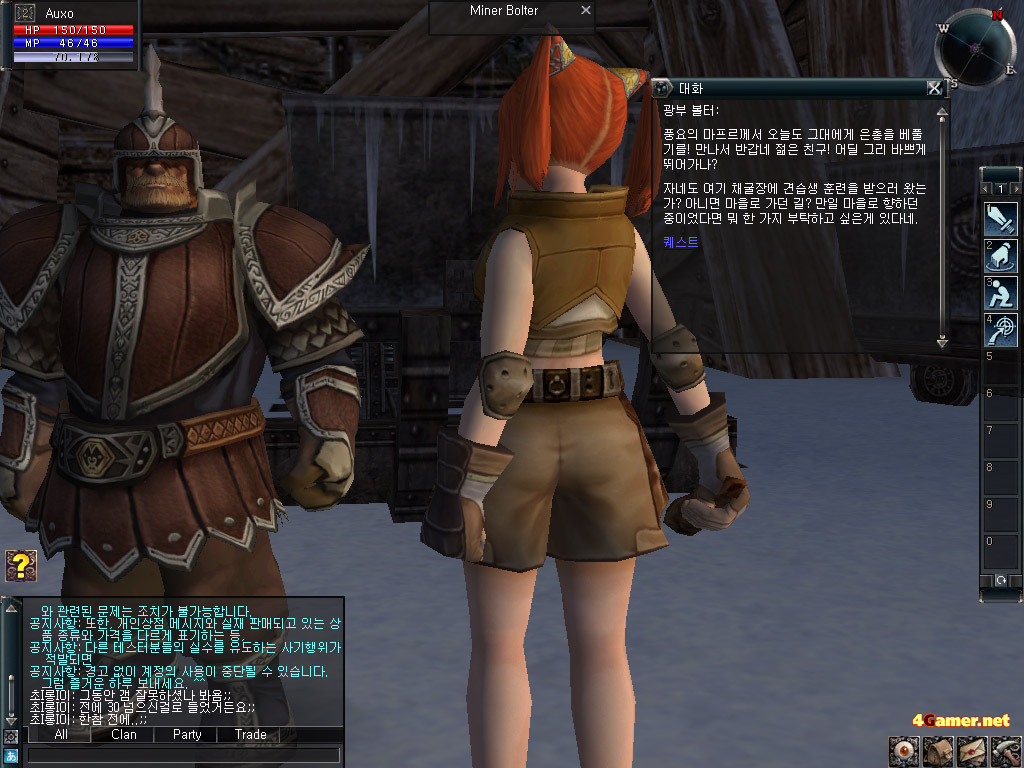This screenshot has width=1024, height=768.
Task: Switch chat to the Party tab
Action: coord(187,734)
